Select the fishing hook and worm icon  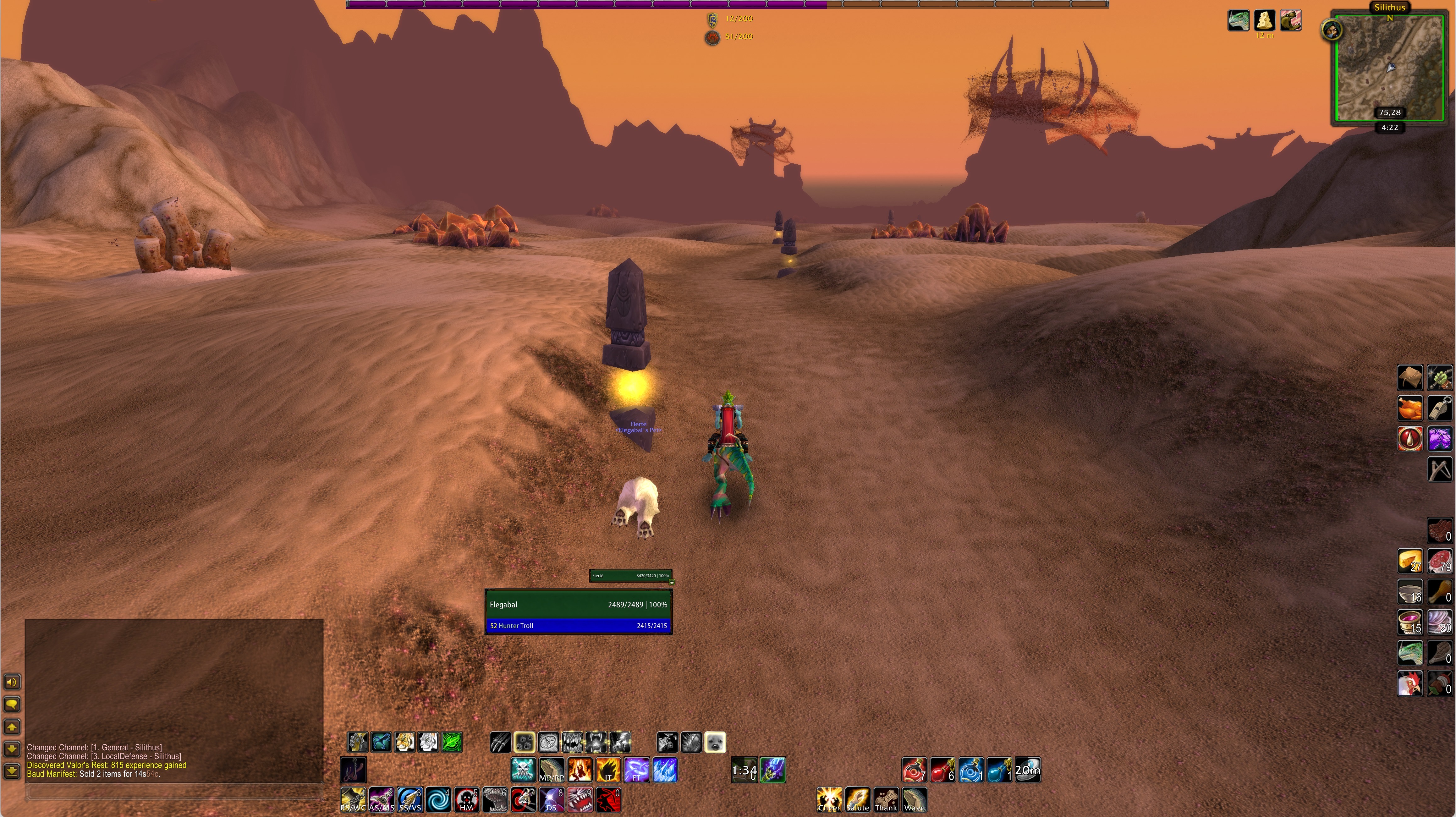(353, 770)
